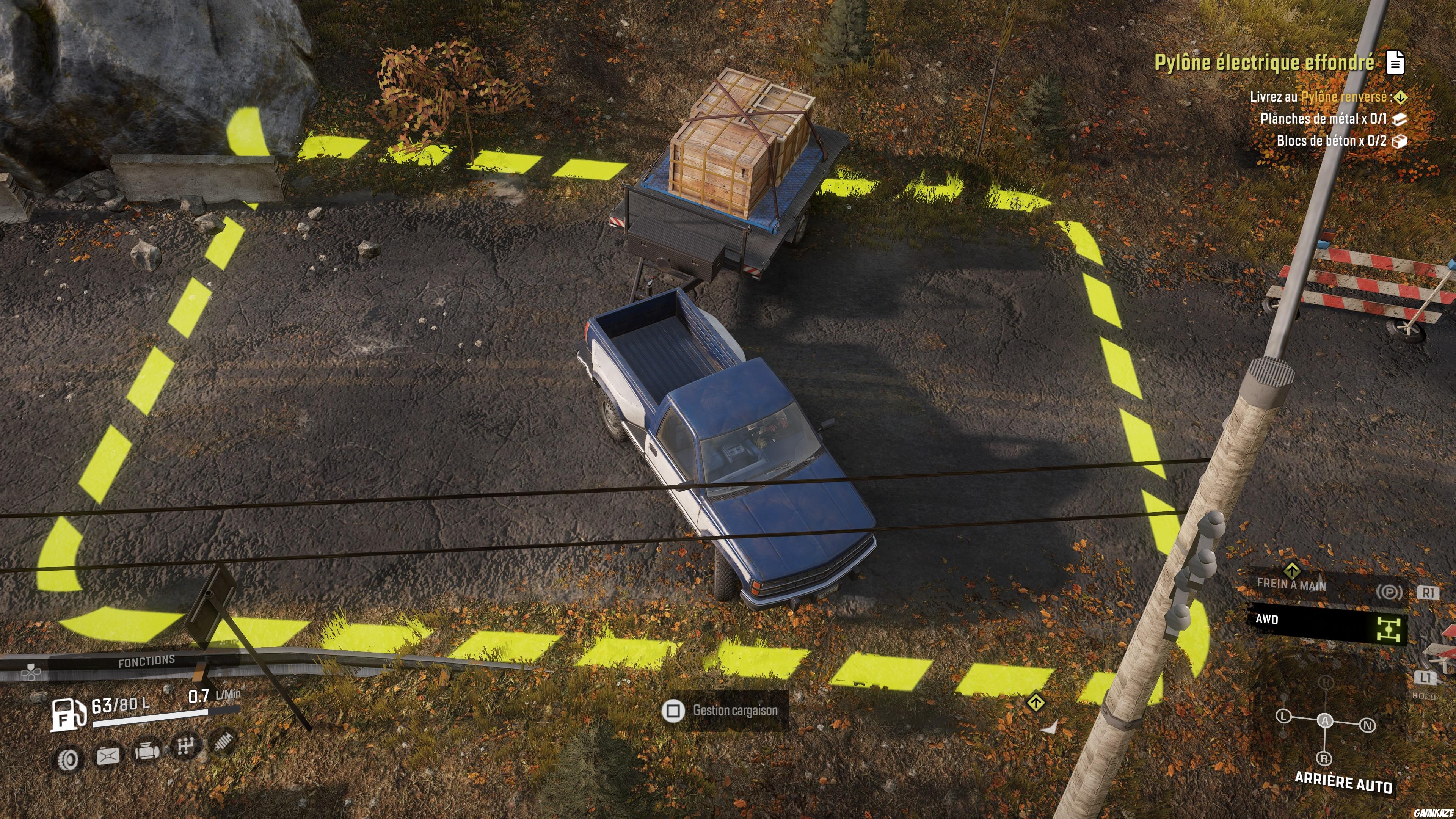Click the mission document icon
The image size is (1456, 819).
click(x=1395, y=62)
